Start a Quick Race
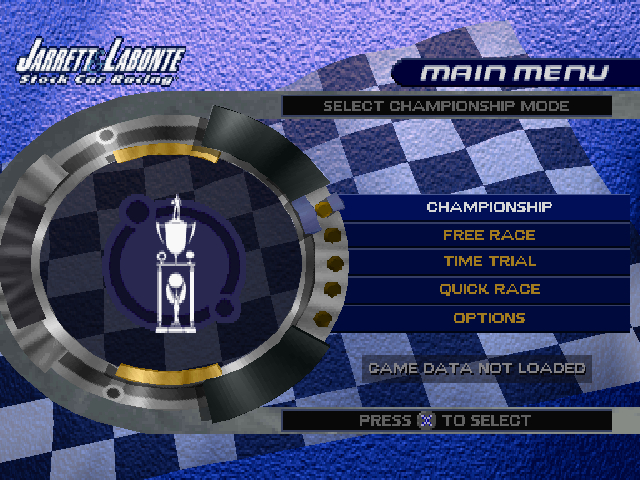Image resolution: width=640 pixels, height=480 pixels. tap(489, 290)
